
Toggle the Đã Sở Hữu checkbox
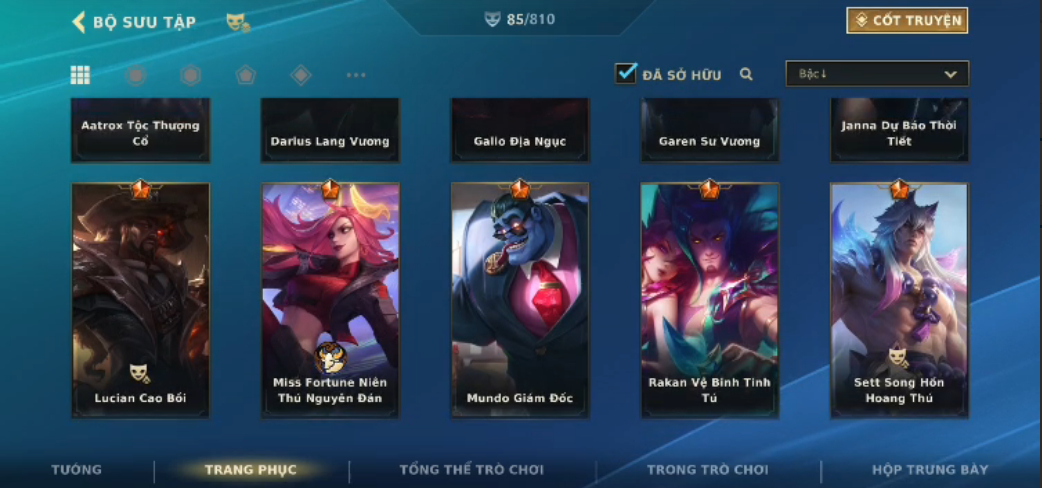[x=626, y=74]
